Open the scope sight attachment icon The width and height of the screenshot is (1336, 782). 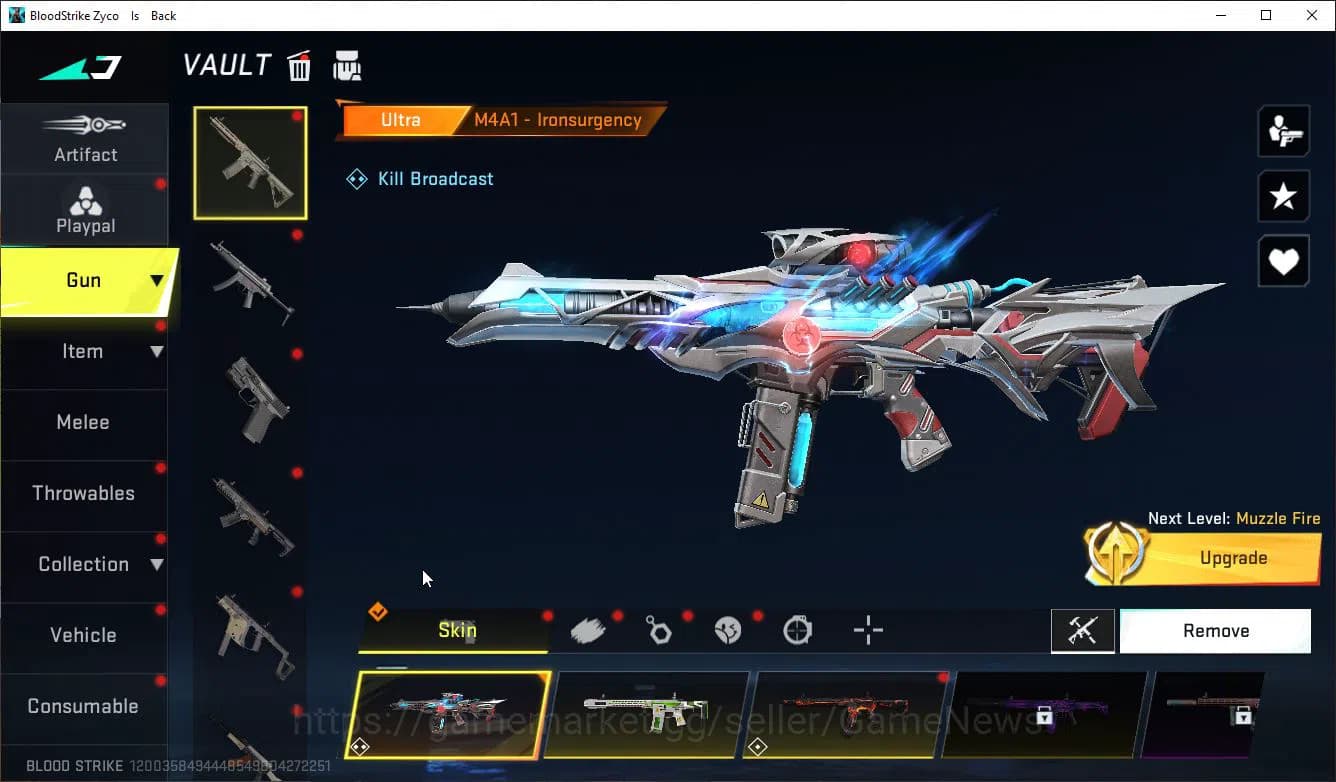[x=797, y=630]
